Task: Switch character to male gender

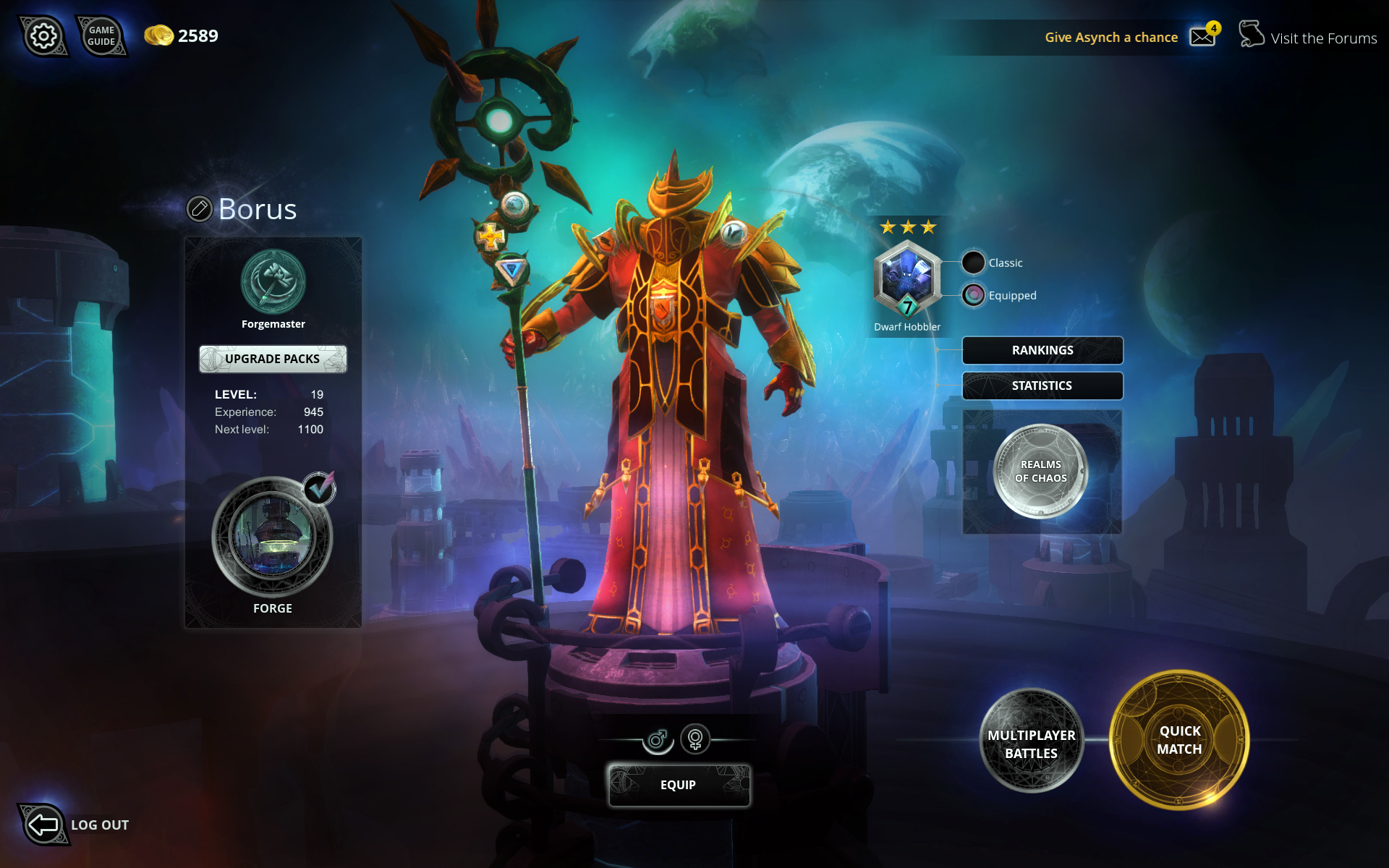Action: [x=658, y=739]
